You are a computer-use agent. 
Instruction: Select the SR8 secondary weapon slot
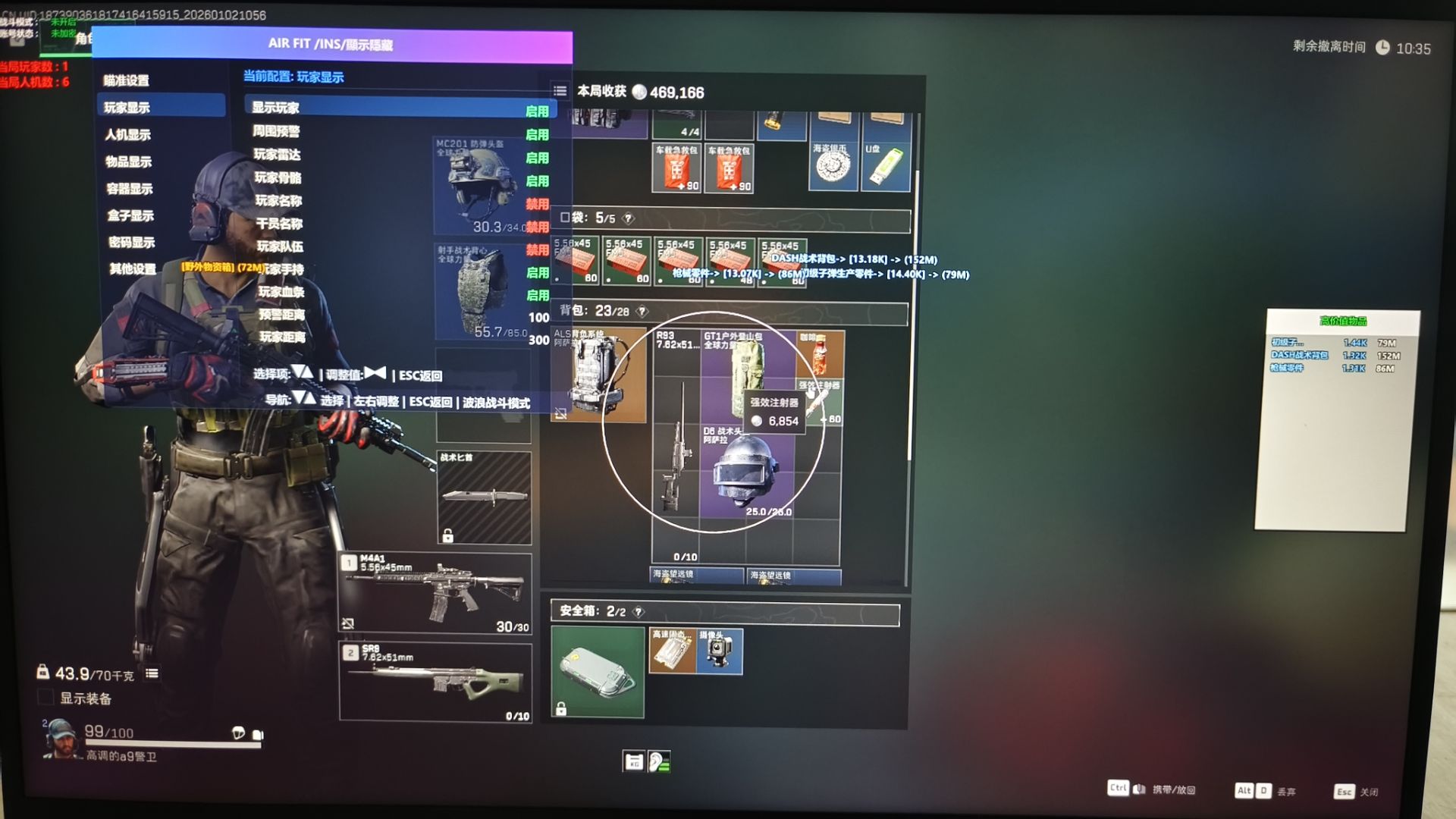click(435, 680)
